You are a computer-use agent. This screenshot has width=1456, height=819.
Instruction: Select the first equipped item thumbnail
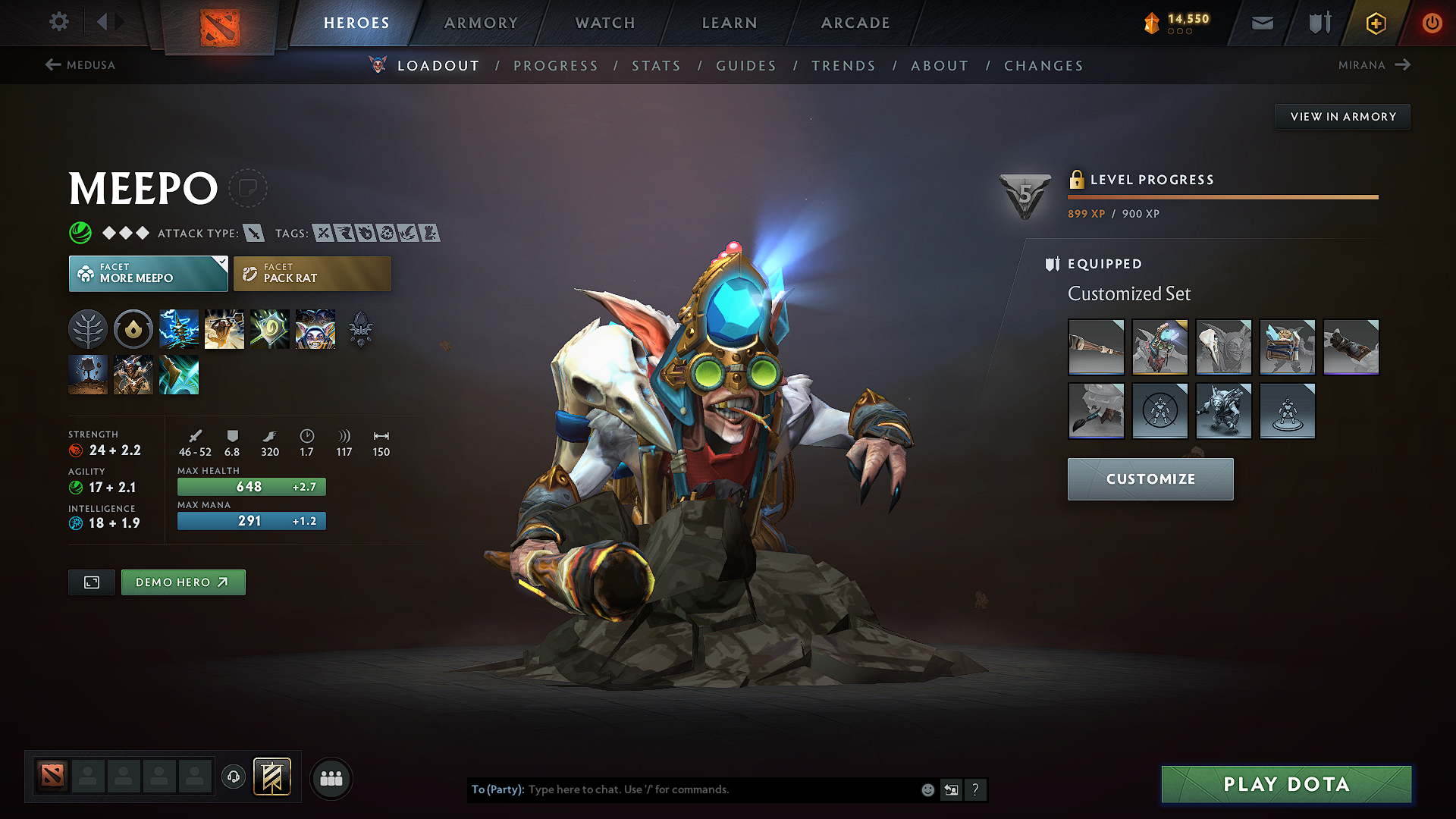[x=1096, y=347]
